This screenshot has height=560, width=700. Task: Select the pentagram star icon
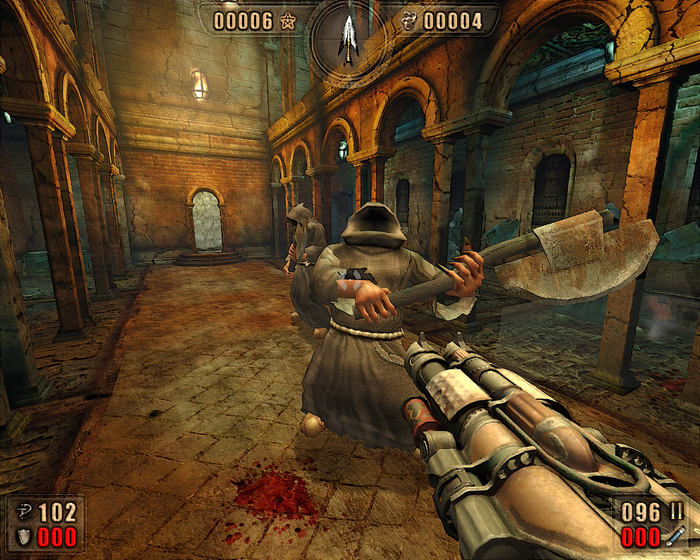click(x=289, y=20)
